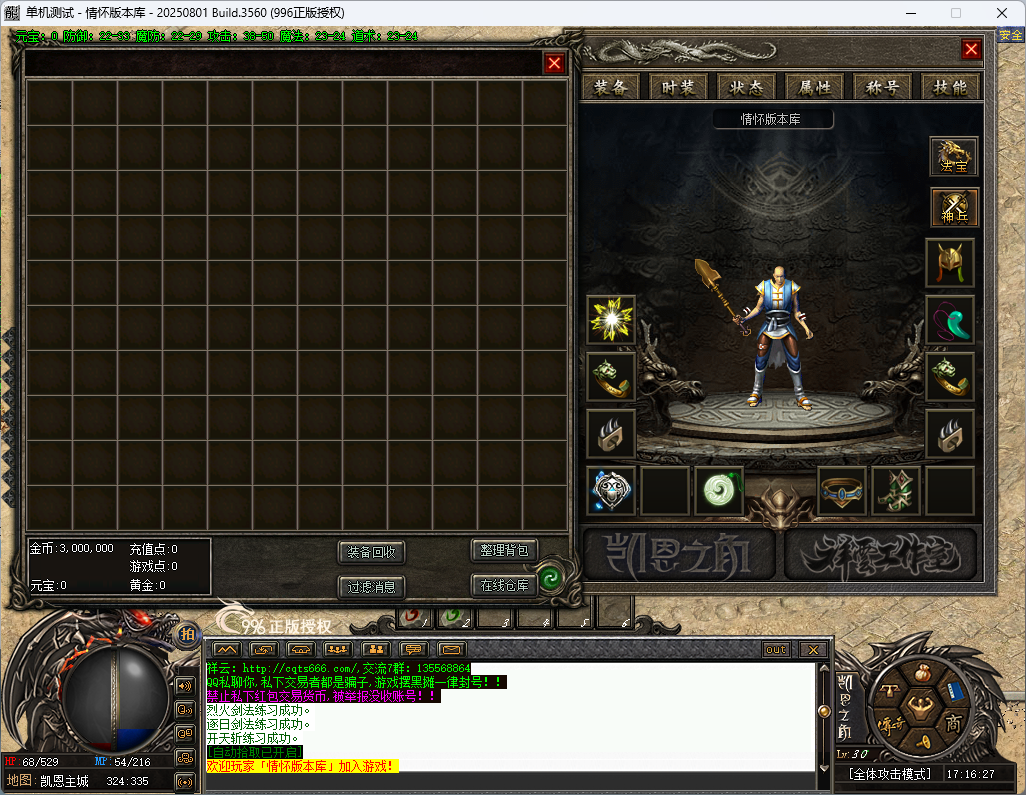
Task: Select the teal horn necklace slot
Action: 949,320
